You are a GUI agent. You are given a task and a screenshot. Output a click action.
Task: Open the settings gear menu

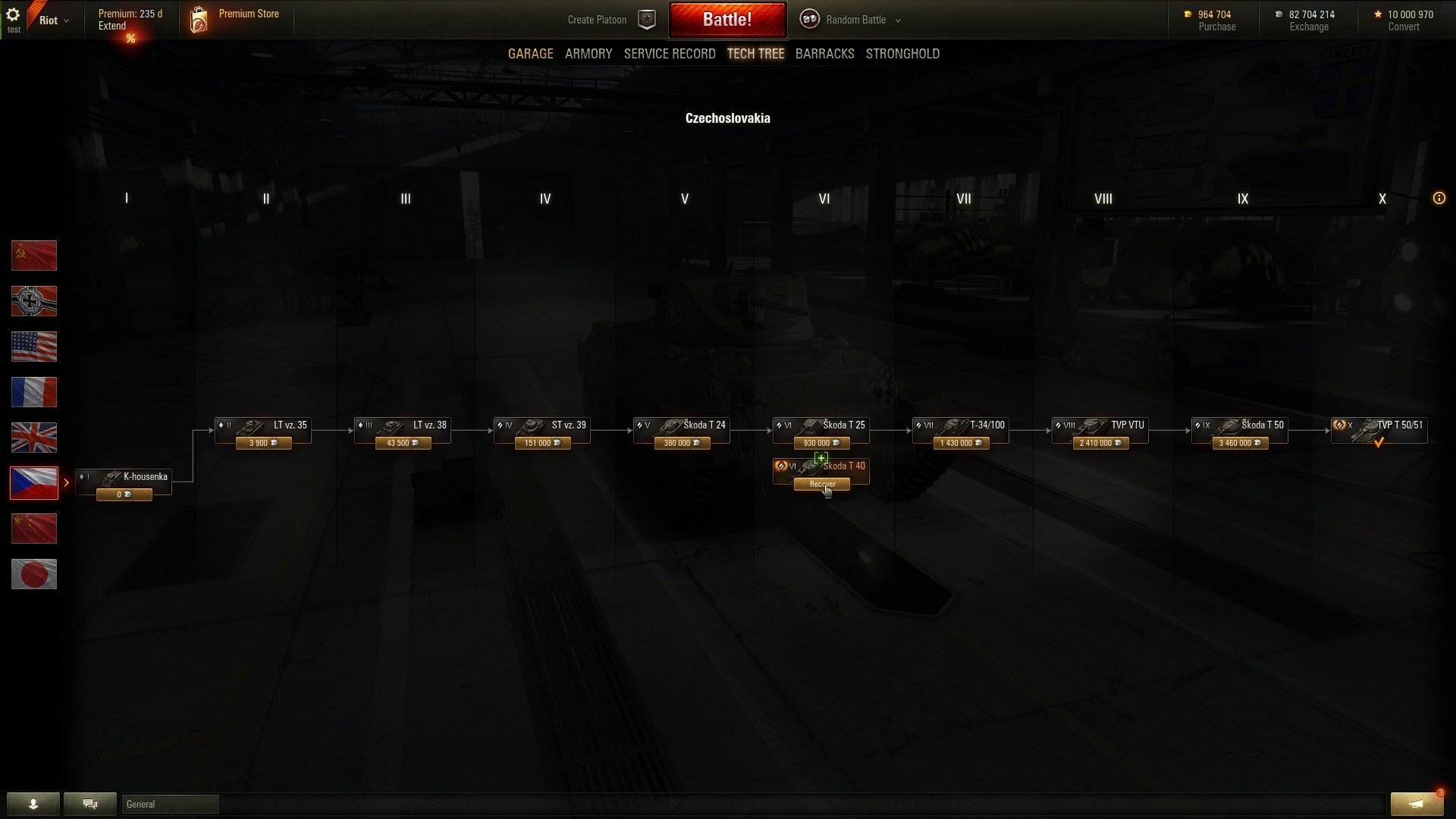pos(13,15)
